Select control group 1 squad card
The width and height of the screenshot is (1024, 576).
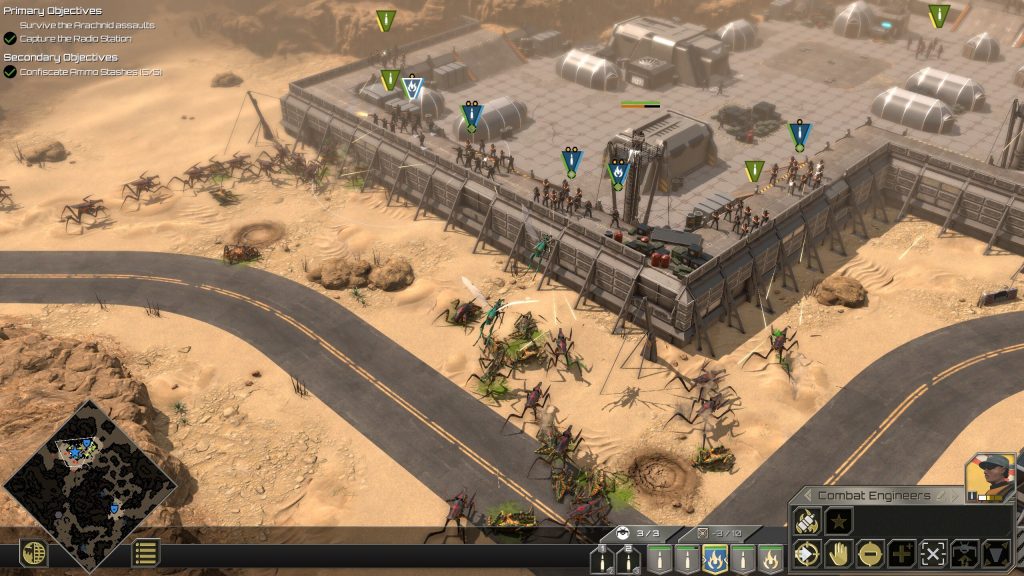[602, 558]
